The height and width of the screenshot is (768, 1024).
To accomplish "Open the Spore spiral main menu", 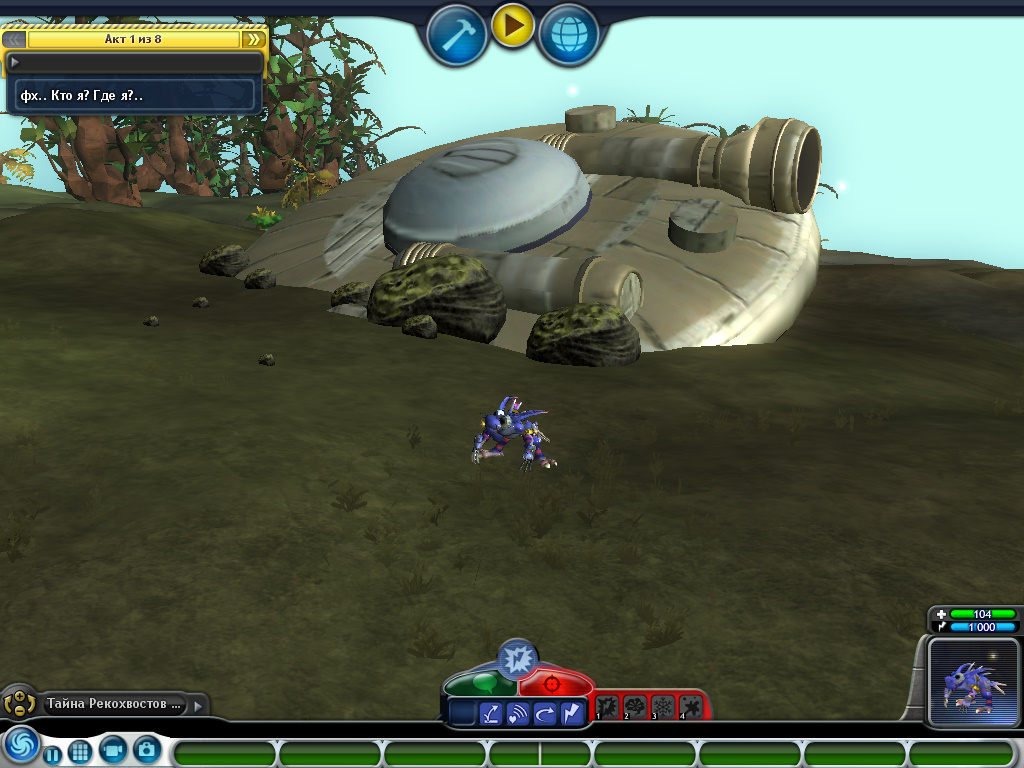I will (18, 746).
